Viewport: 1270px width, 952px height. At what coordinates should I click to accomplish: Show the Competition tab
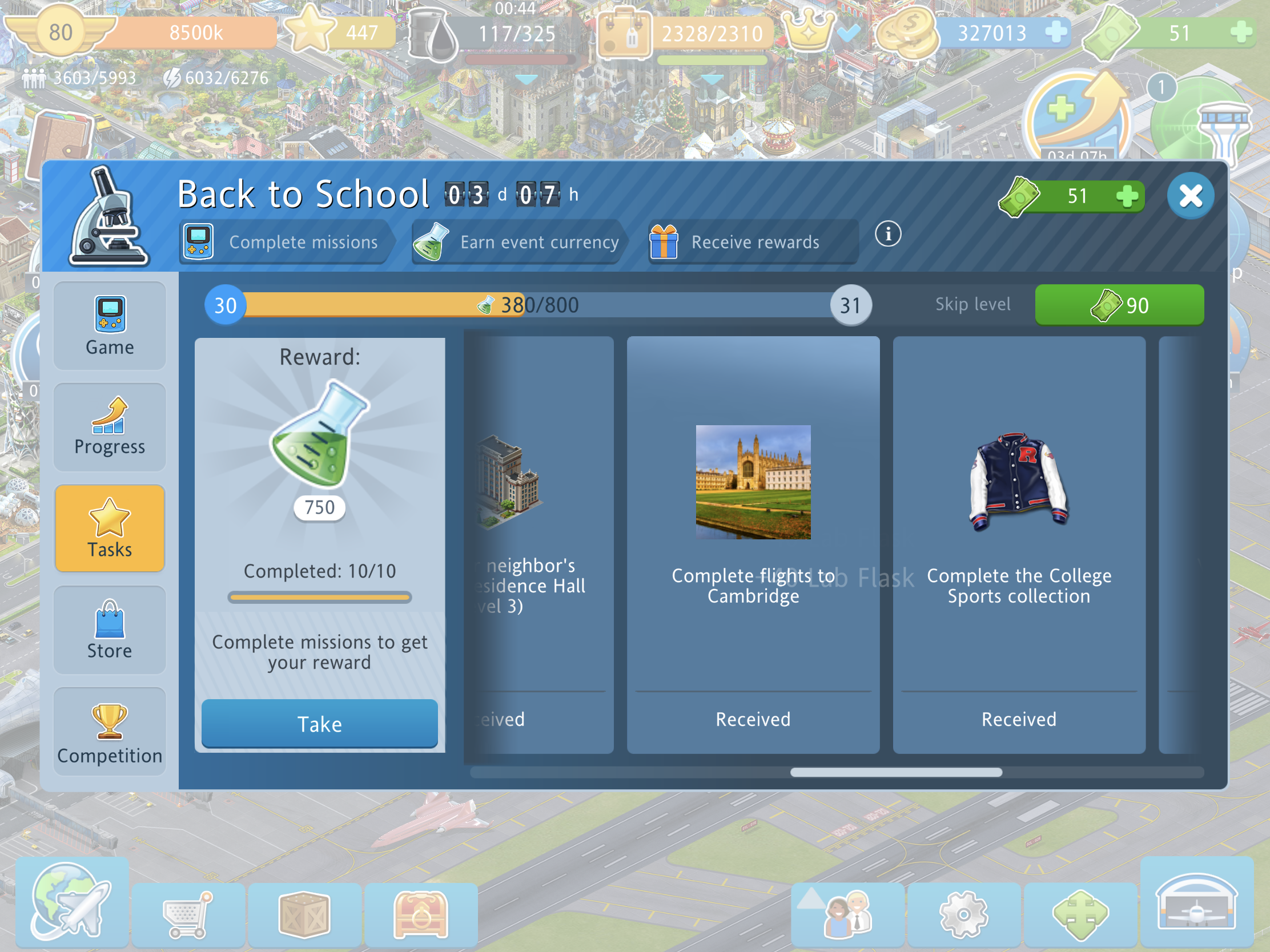[x=110, y=732]
